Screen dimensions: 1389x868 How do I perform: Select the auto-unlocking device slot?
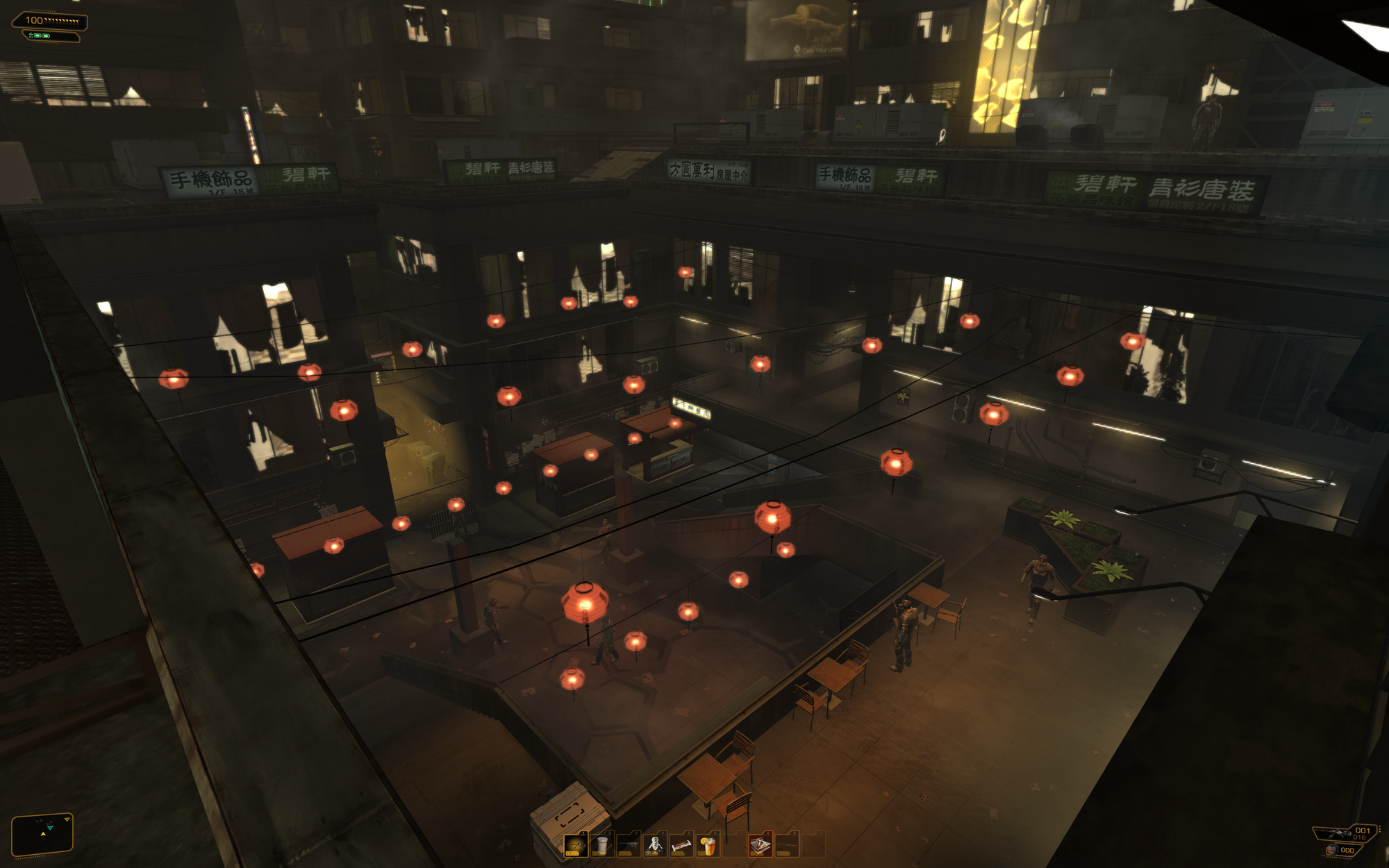(655, 845)
